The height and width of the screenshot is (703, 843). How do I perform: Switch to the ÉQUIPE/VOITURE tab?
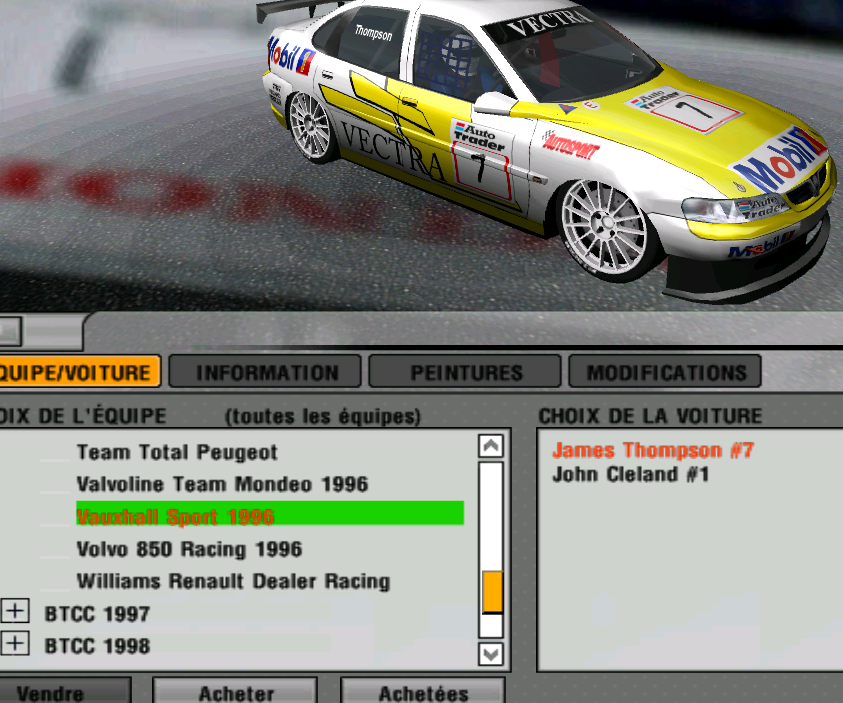[x=78, y=373]
